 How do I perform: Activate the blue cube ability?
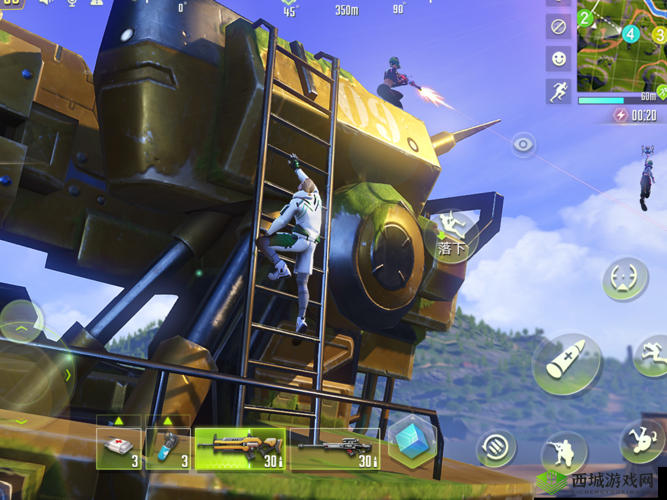(412, 440)
